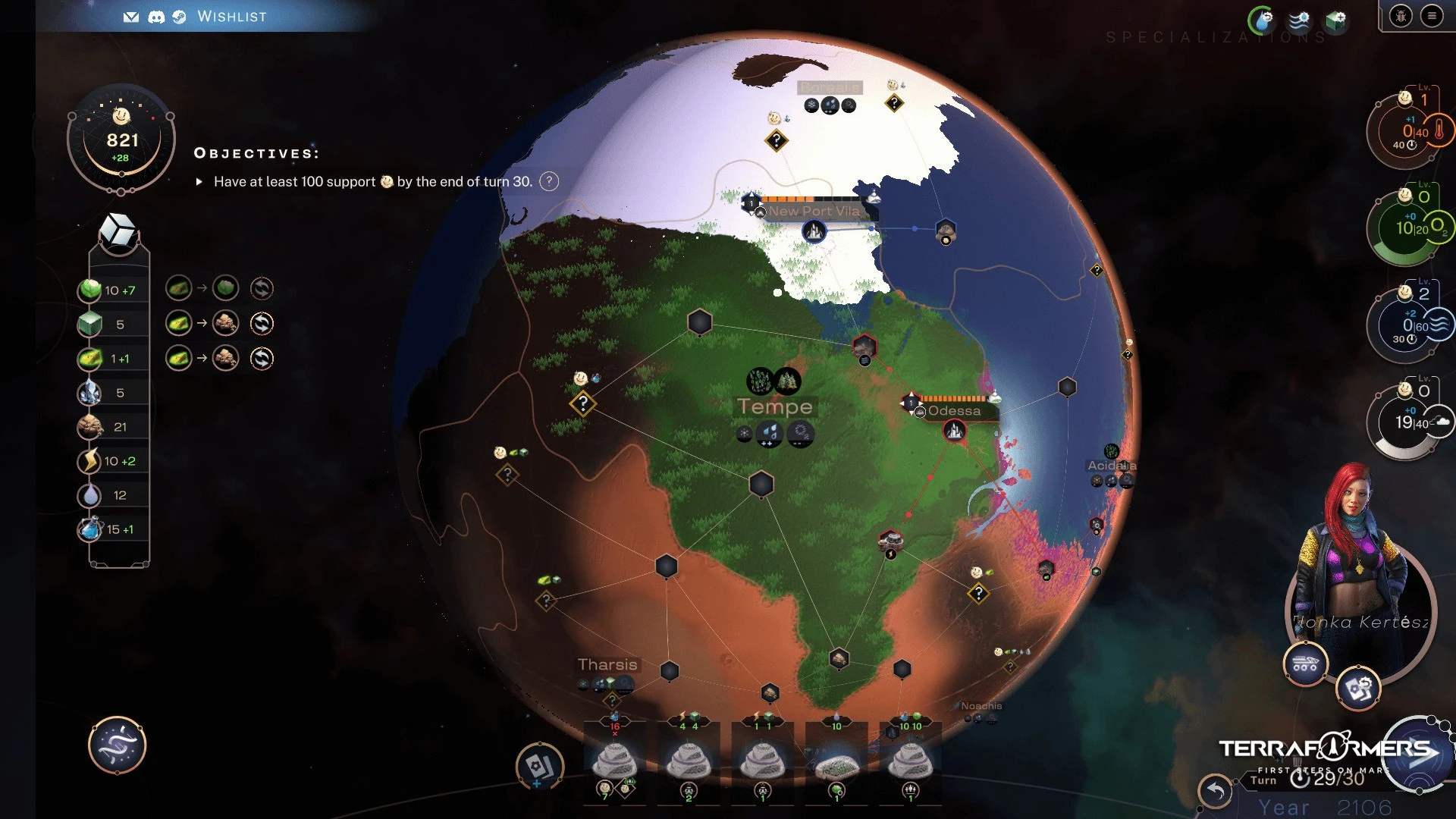Open the hamburger main menu

pos(1432,16)
